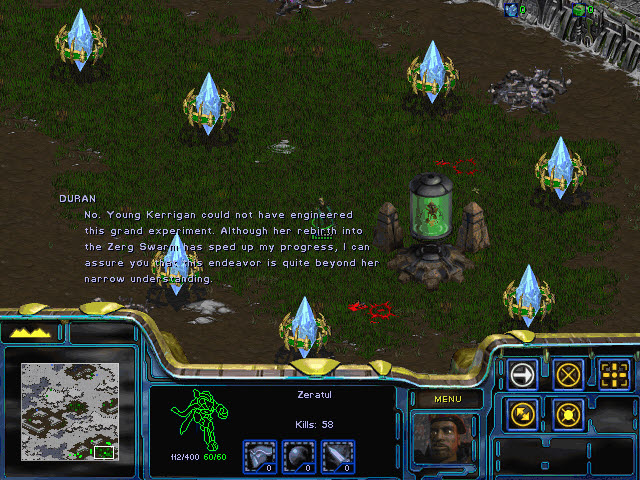Inspect the armor upgrade icon

(x=261, y=455)
